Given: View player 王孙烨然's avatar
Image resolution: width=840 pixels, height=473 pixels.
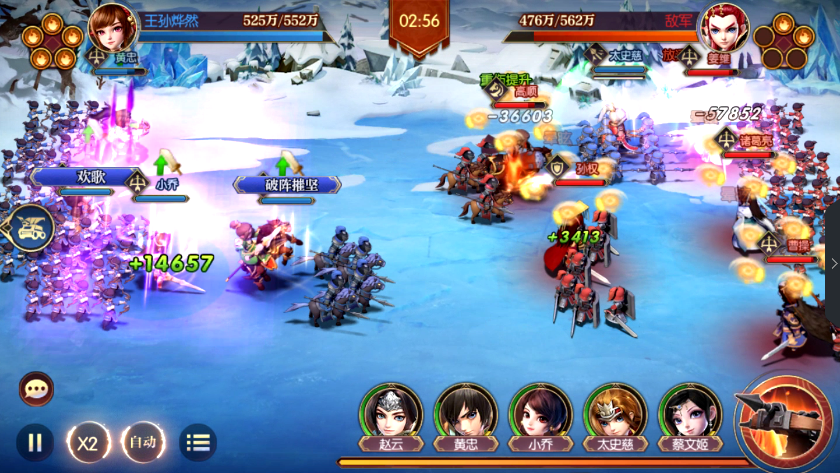Looking at the screenshot, I should pos(113,27).
